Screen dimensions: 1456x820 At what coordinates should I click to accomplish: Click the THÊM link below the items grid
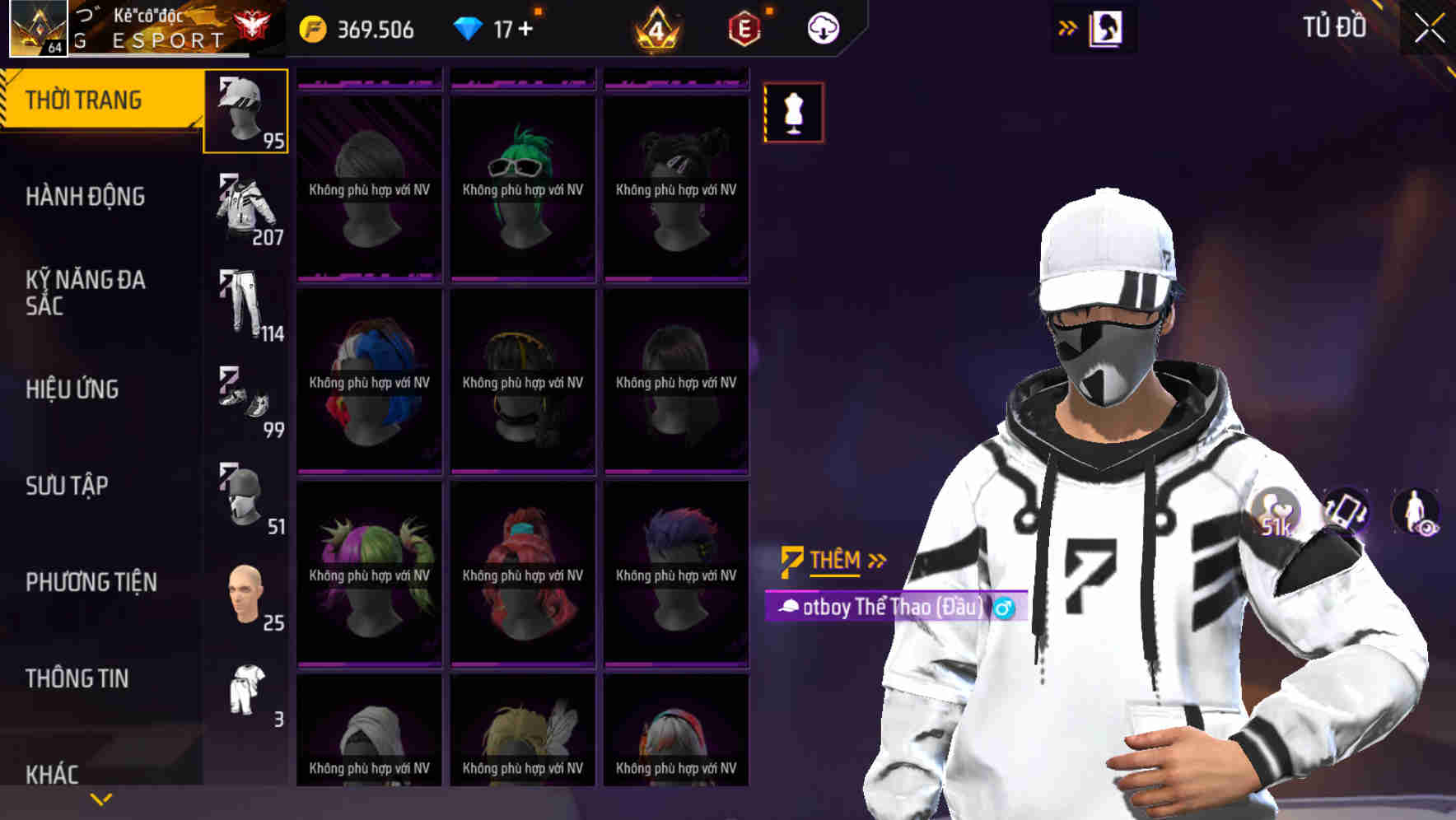pos(835,560)
